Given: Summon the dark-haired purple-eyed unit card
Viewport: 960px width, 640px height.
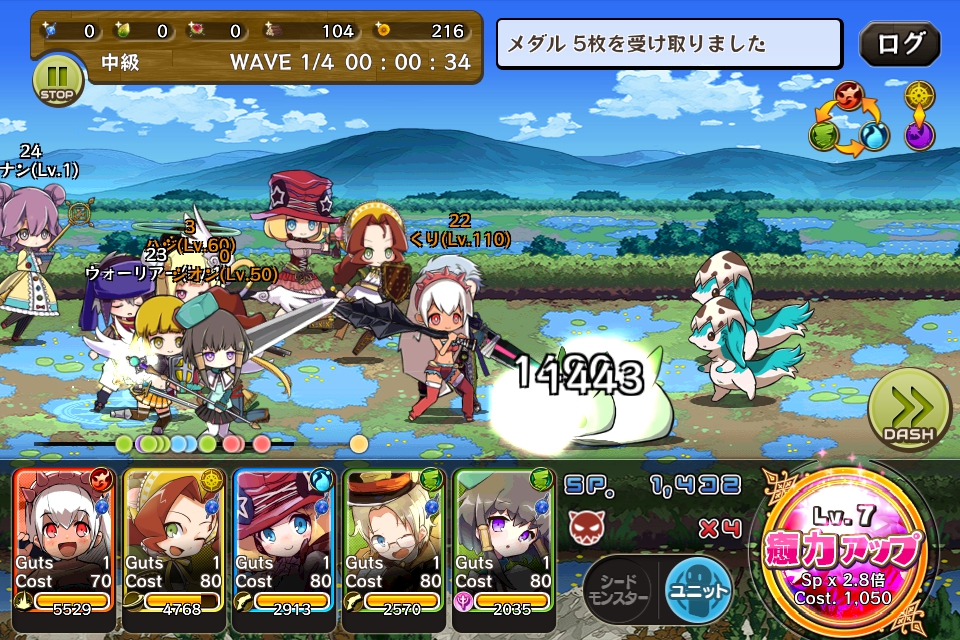Looking at the screenshot, I should [505, 542].
